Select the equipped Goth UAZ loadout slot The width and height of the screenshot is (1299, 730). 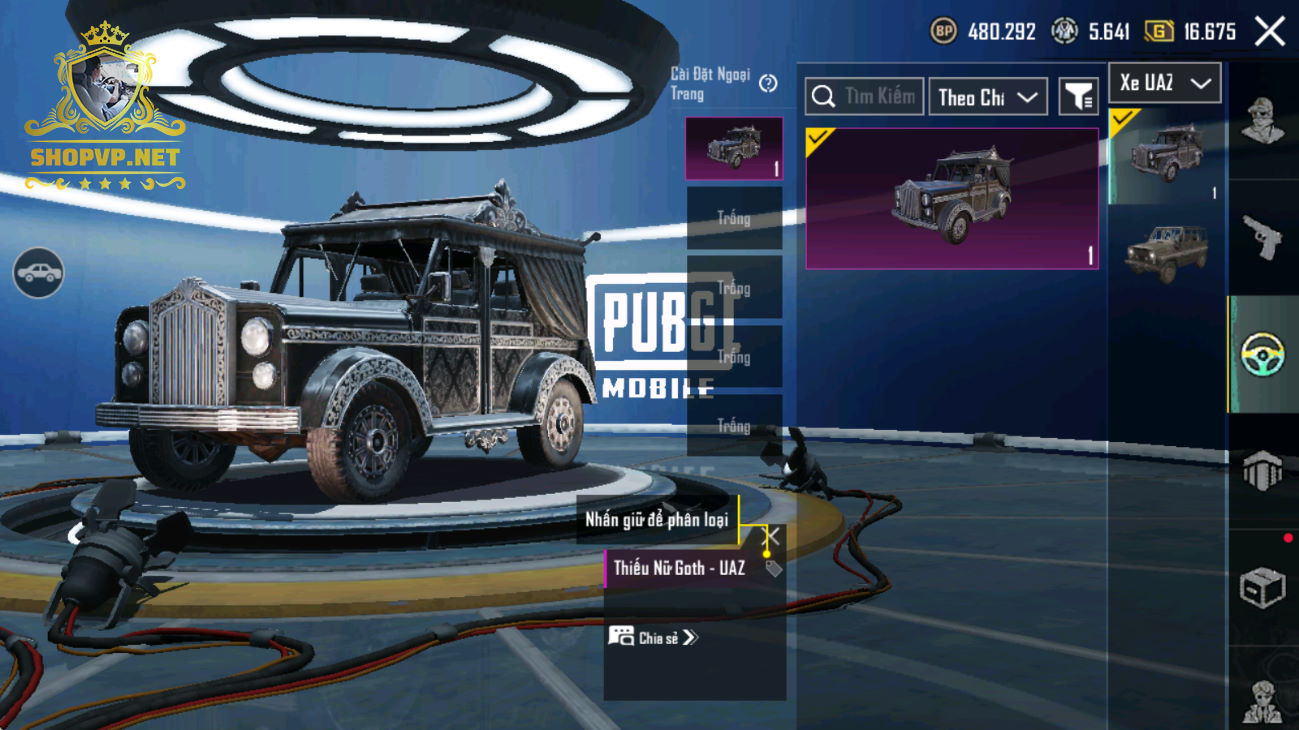pos(734,149)
